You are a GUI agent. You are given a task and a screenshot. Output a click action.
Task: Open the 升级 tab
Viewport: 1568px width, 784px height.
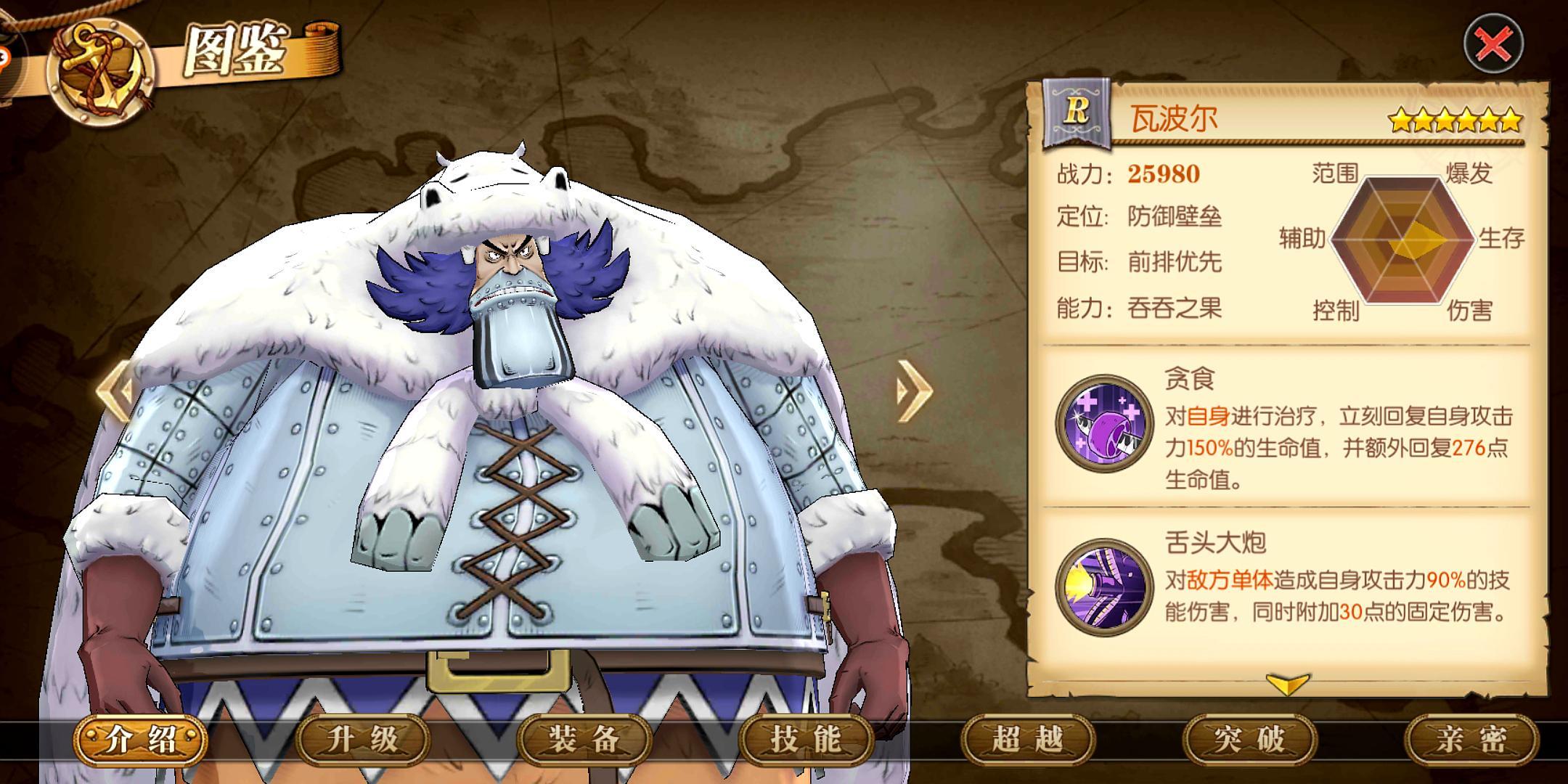click(x=363, y=740)
